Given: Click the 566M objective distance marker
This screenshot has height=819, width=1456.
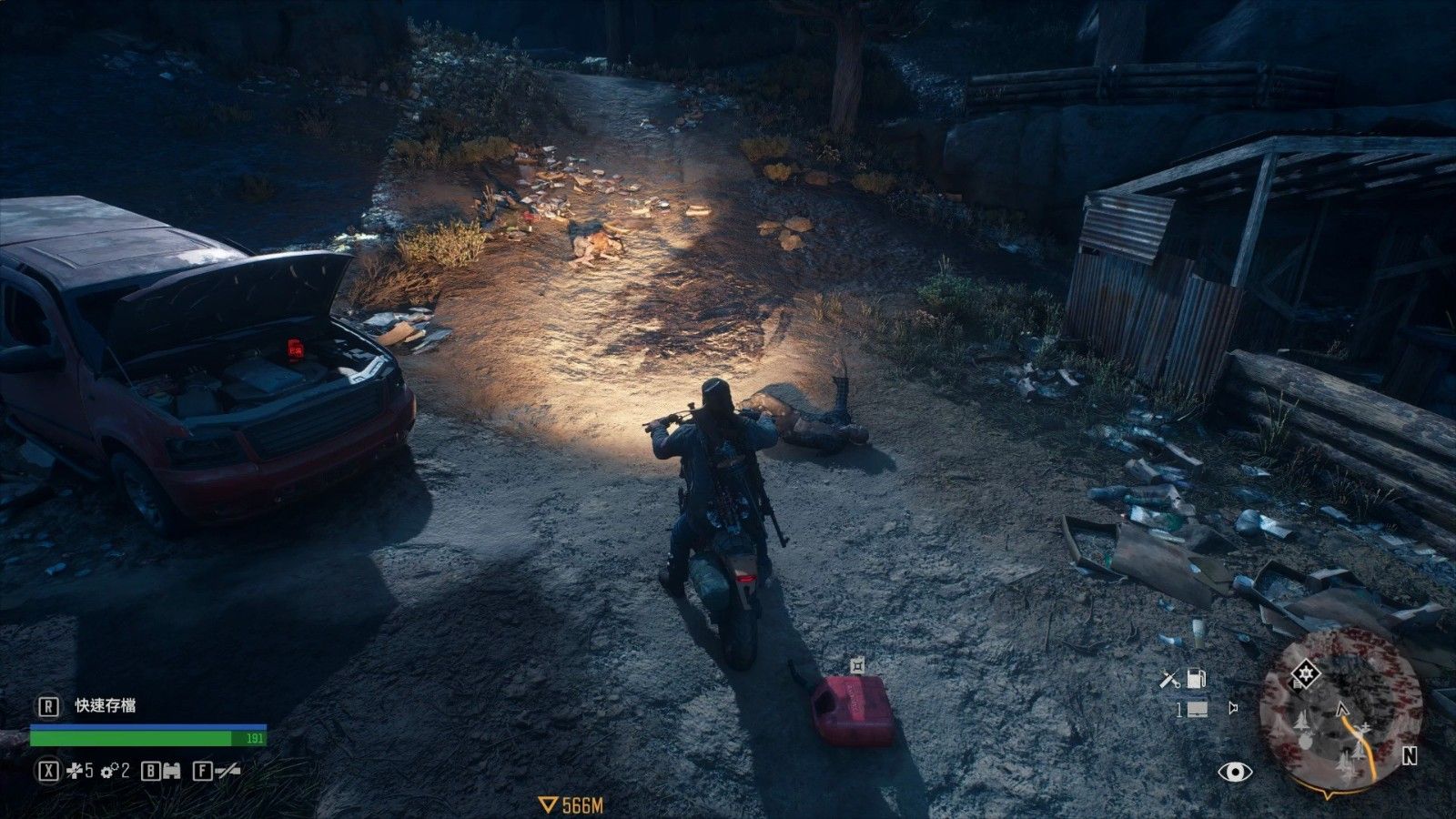Looking at the screenshot, I should tap(571, 804).
